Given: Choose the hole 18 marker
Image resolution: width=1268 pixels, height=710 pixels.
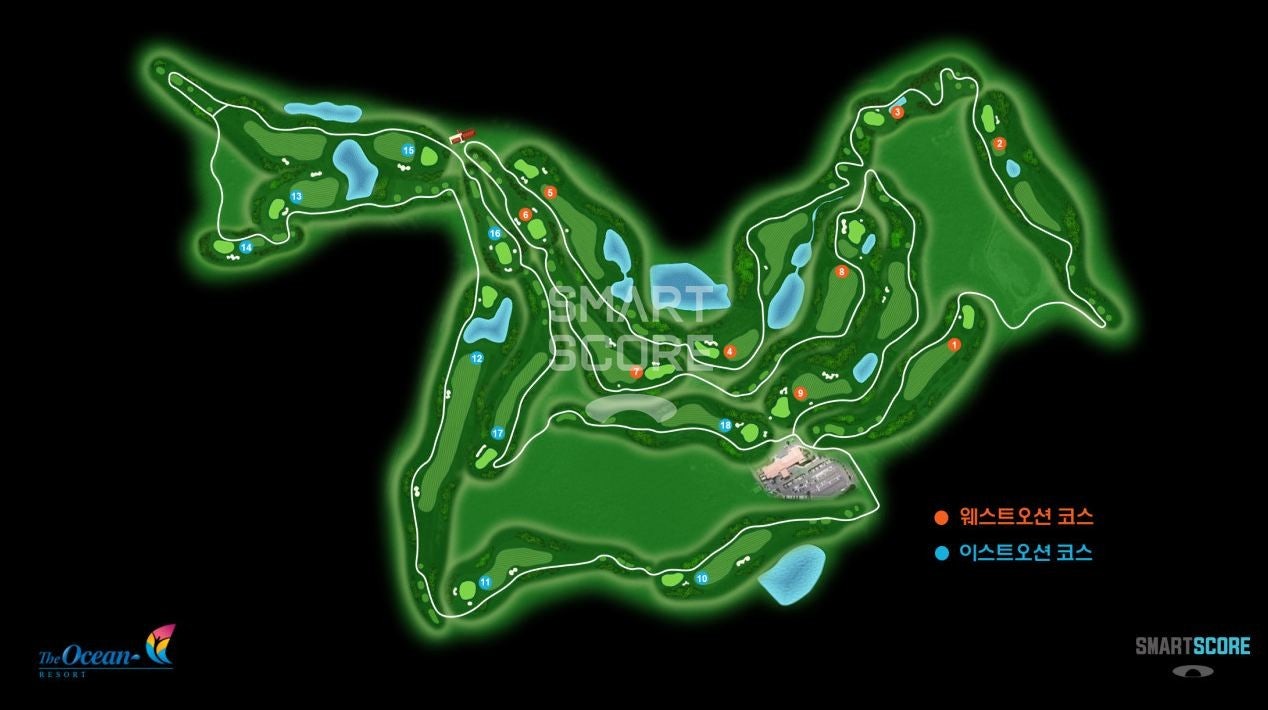Looking at the screenshot, I should [x=726, y=425].
